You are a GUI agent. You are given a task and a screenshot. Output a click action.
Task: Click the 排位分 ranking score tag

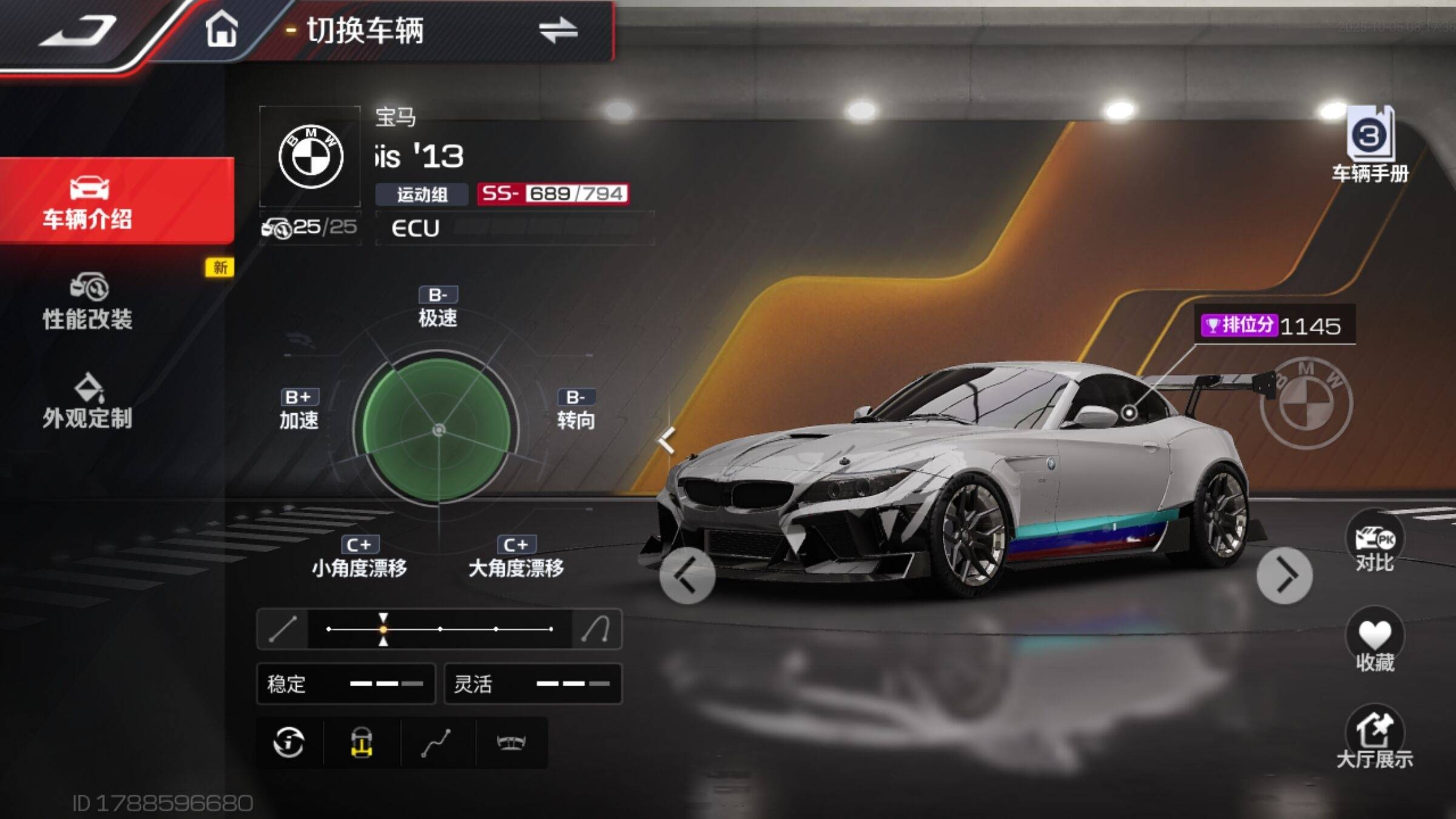click(x=1274, y=326)
